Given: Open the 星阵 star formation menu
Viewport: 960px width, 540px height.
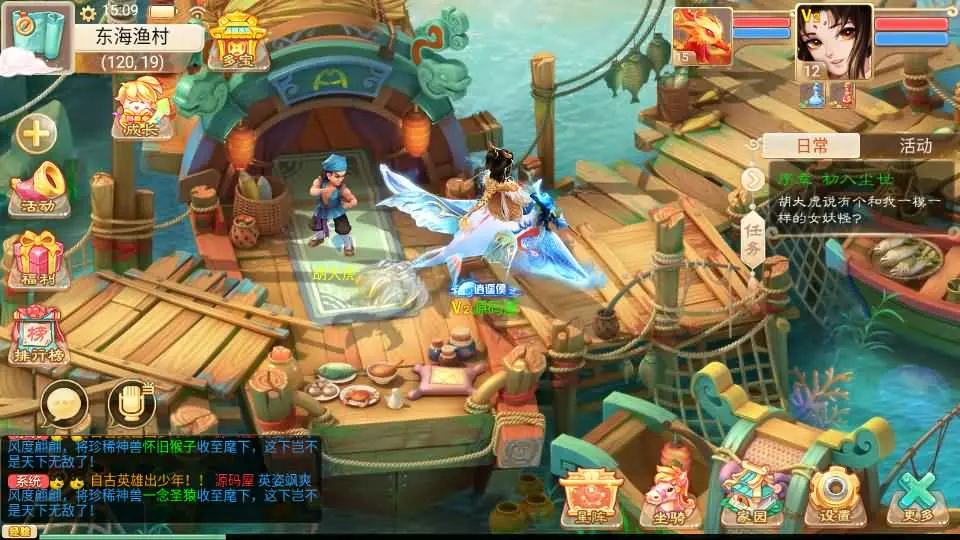Looking at the screenshot, I should coord(592,495).
